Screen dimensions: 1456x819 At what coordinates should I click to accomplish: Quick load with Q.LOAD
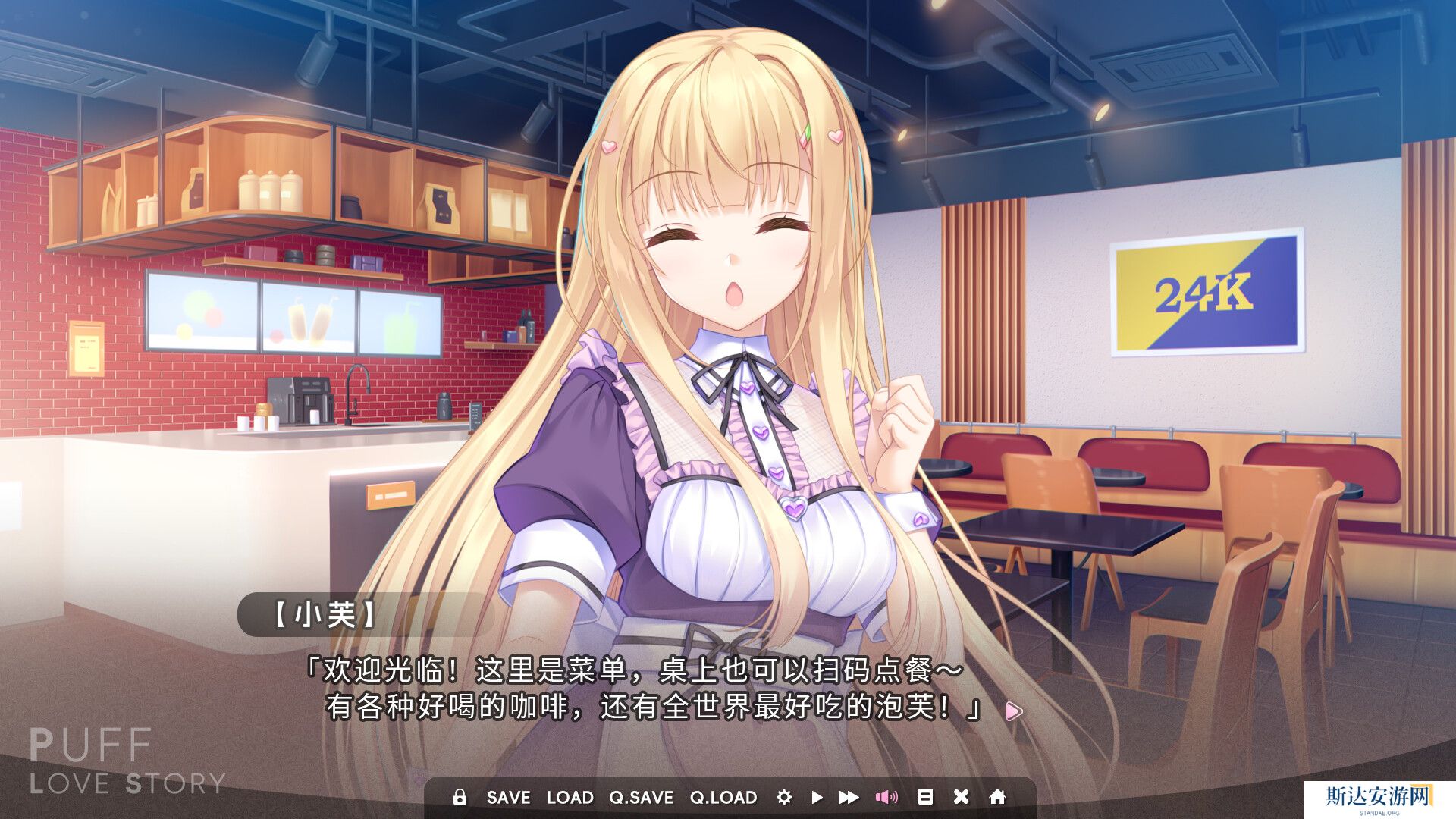pyautogui.click(x=723, y=797)
